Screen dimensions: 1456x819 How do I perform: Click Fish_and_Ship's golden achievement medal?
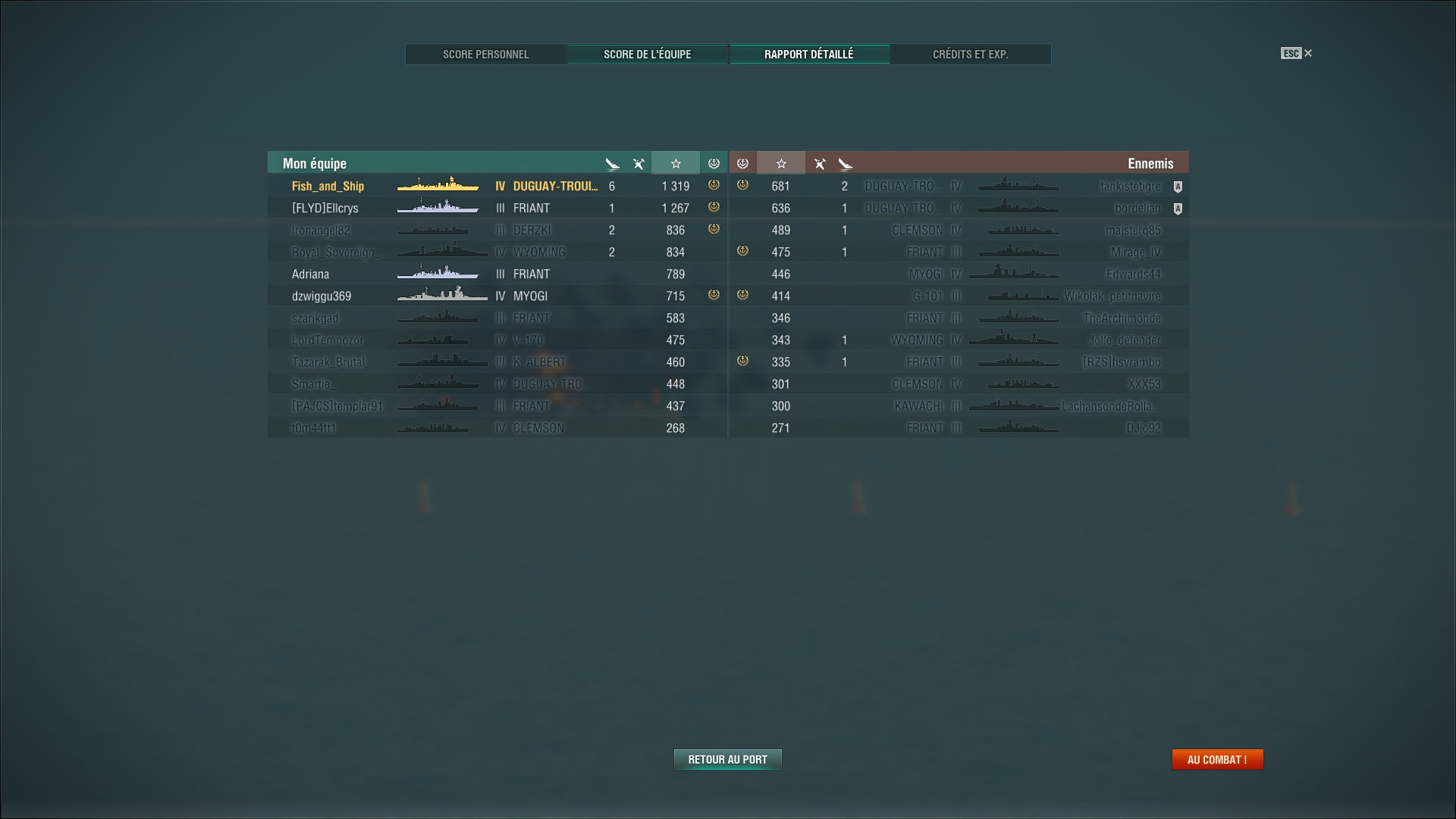tap(714, 186)
